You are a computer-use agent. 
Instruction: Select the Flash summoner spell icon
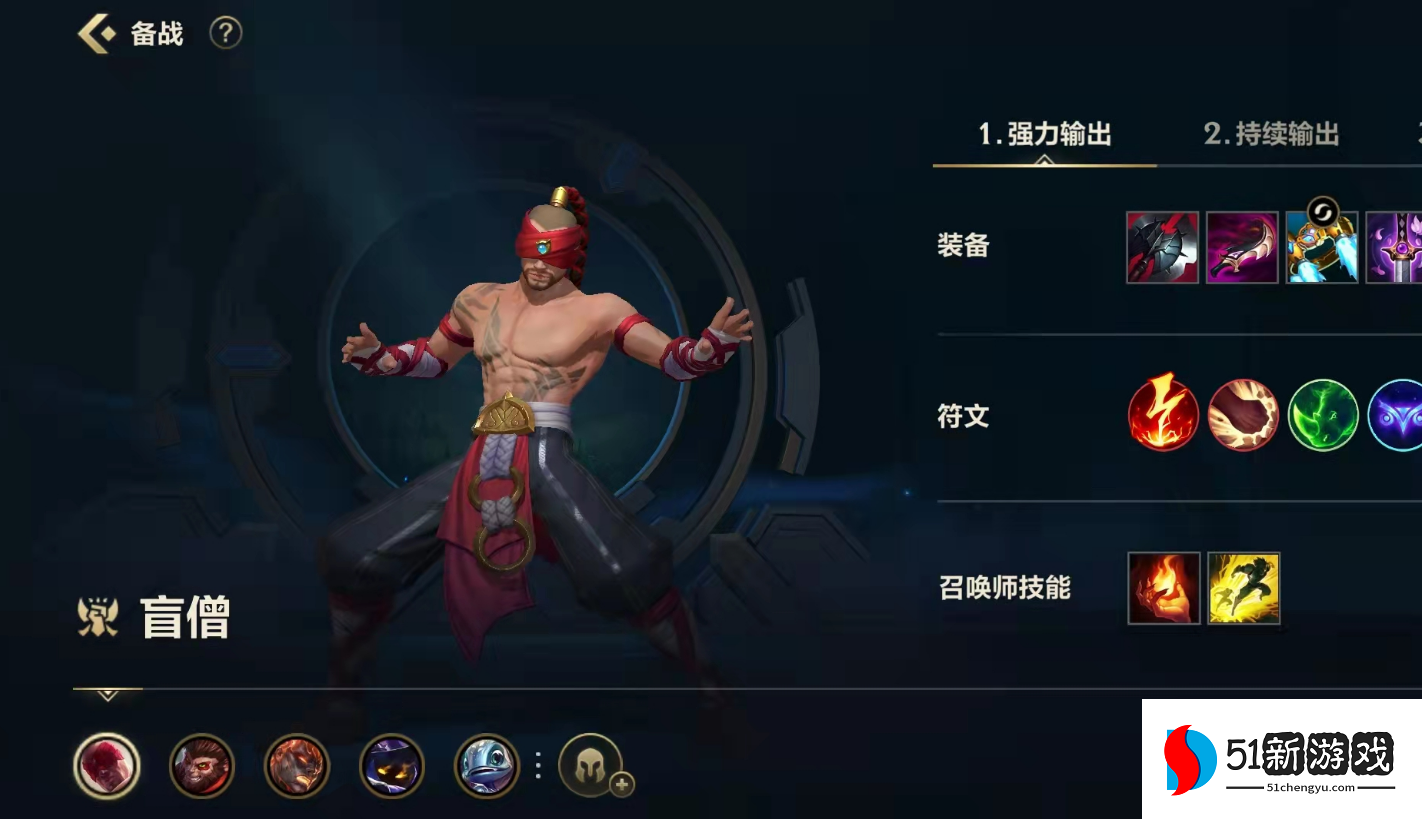[x=1243, y=589]
